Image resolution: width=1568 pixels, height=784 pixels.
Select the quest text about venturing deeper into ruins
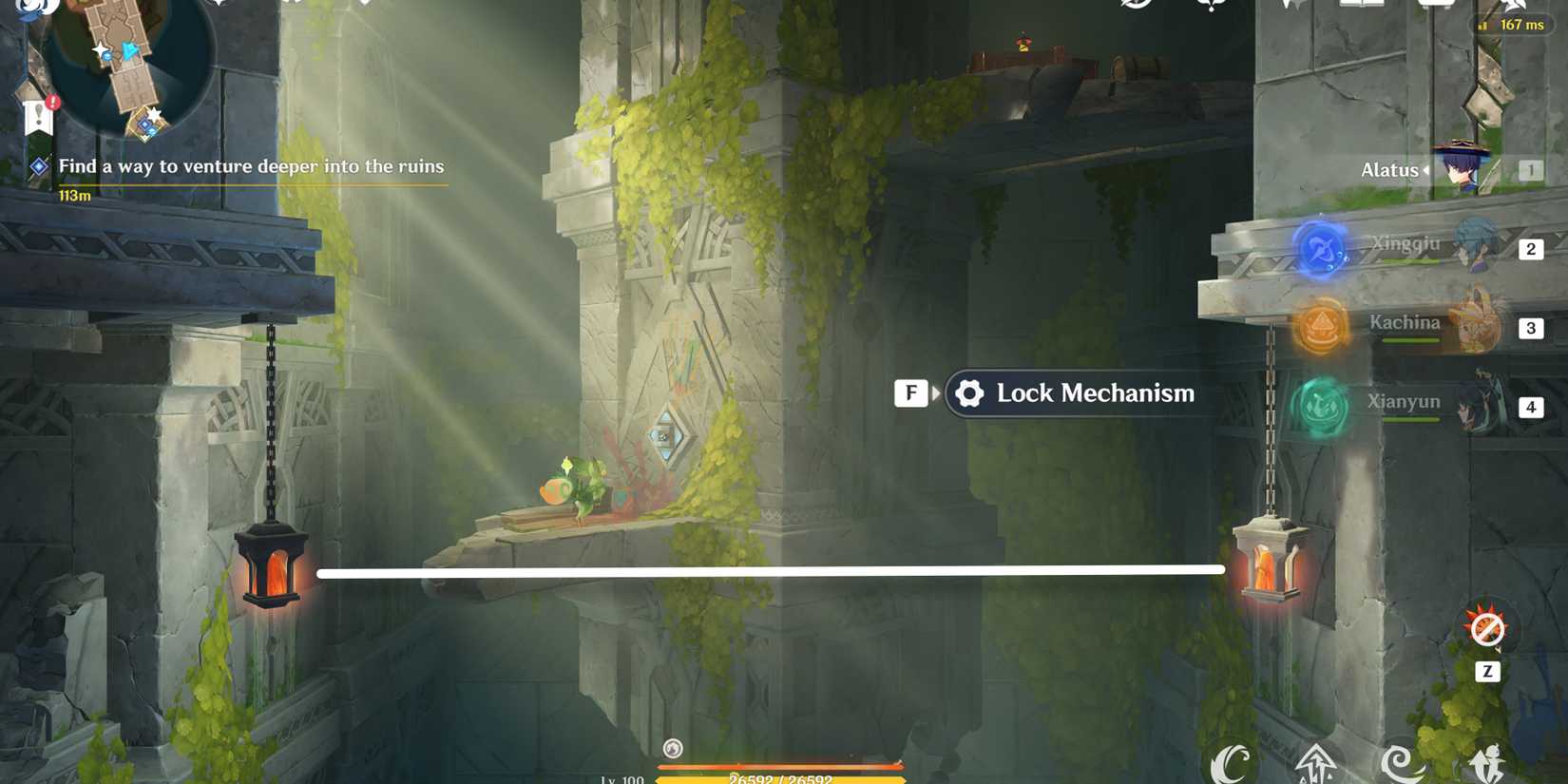(252, 166)
